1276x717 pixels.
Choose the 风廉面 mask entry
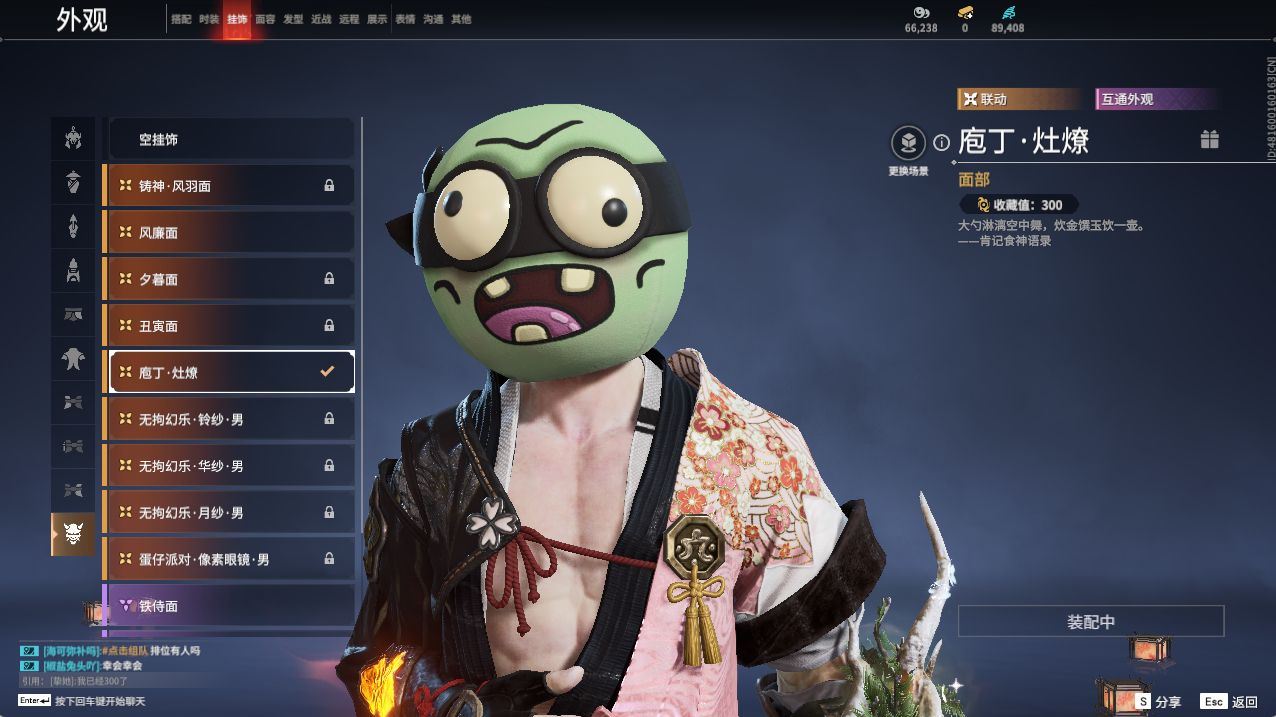(x=229, y=233)
